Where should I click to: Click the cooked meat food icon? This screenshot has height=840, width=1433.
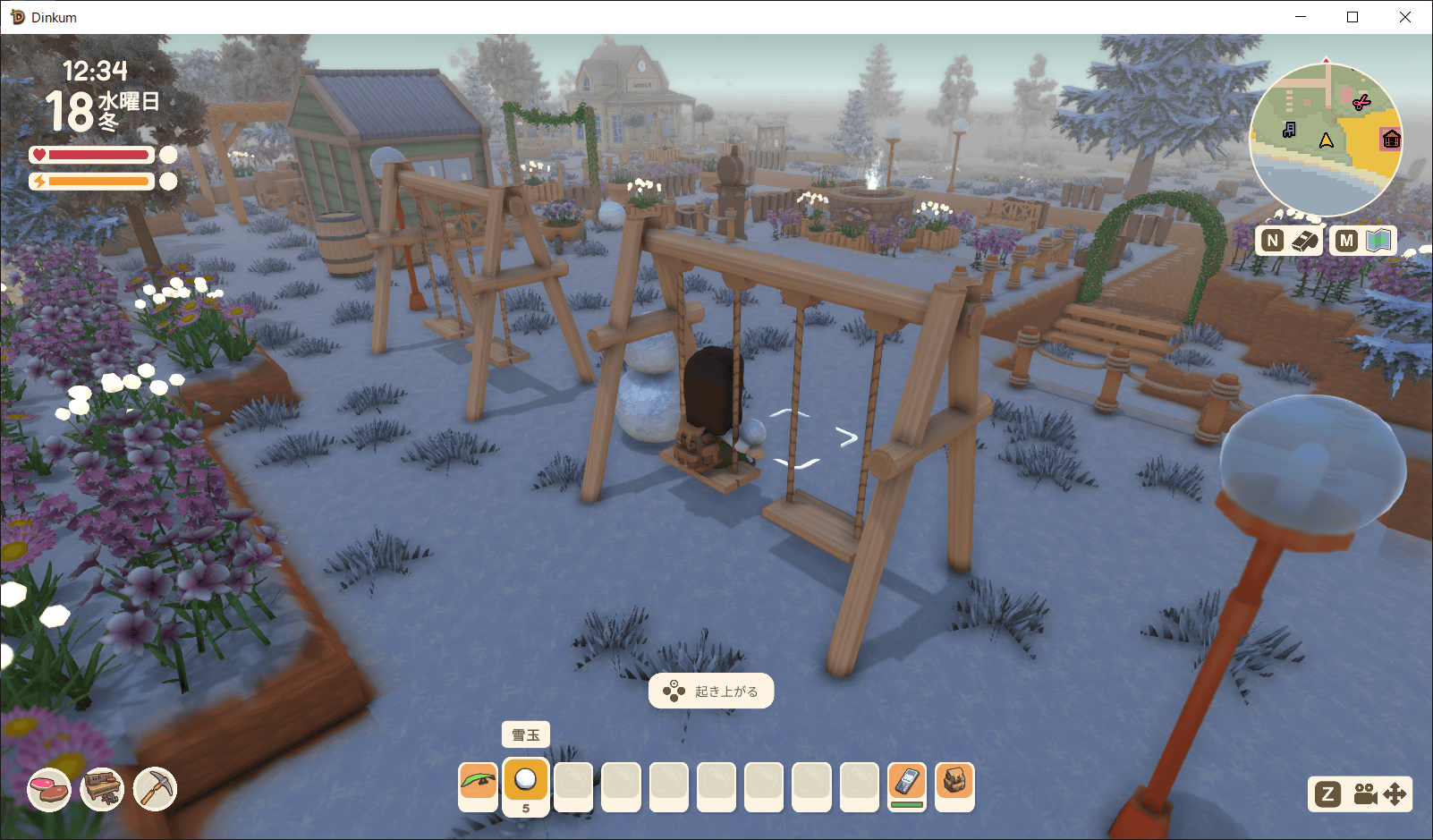pos(49,790)
